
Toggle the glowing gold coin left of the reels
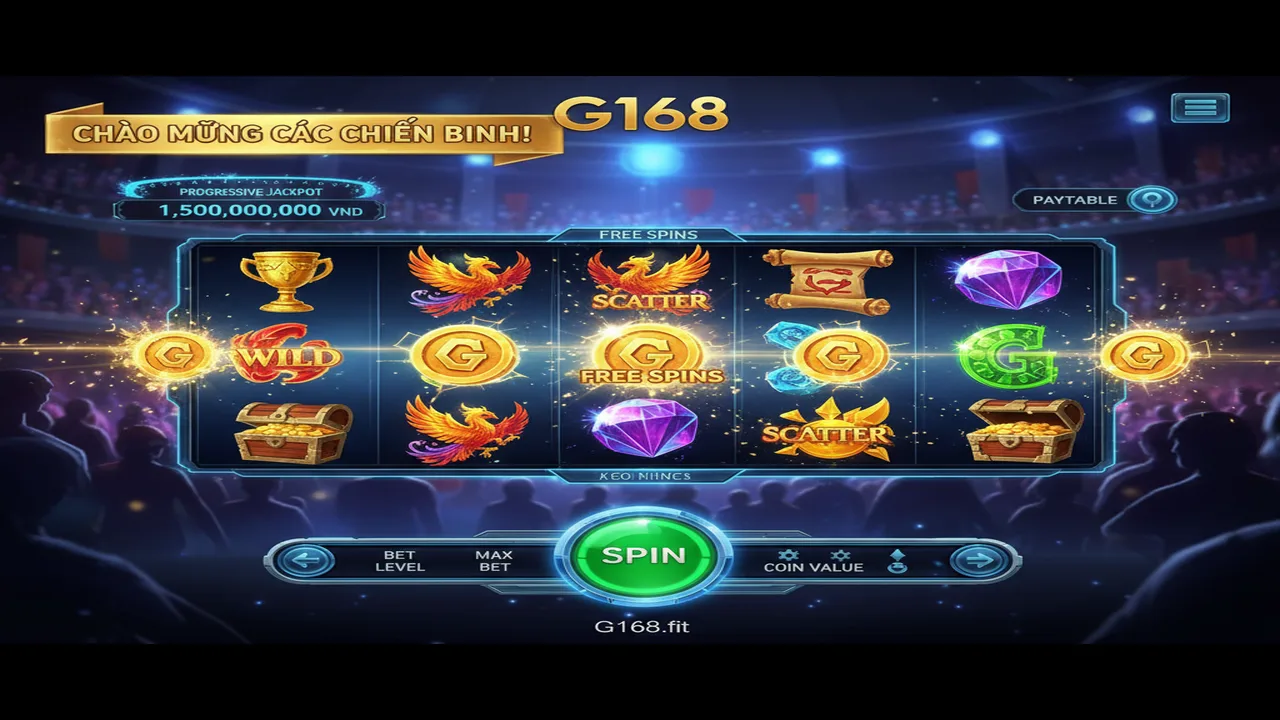tap(170, 356)
